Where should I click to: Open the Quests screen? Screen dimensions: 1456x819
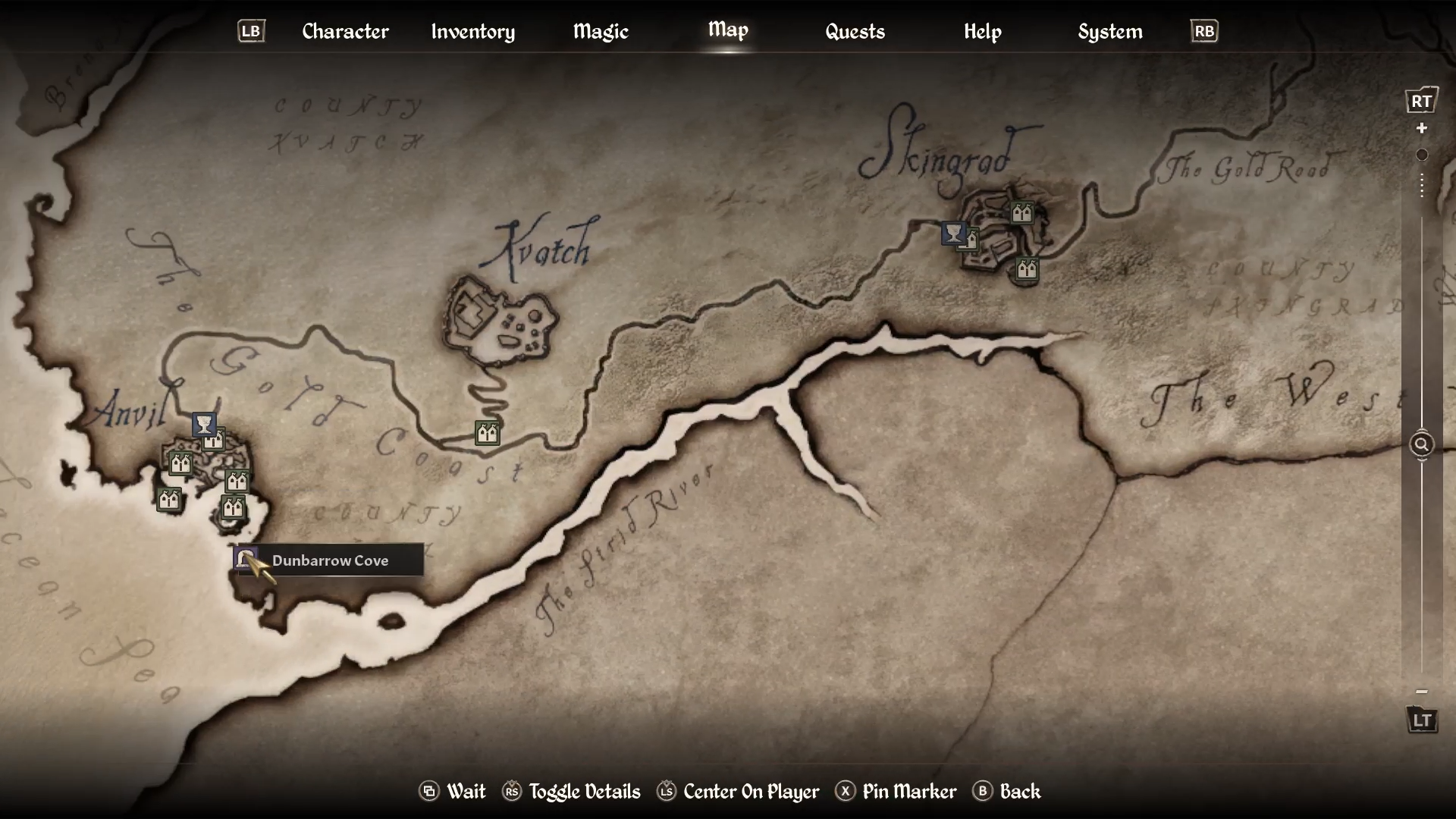855,32
